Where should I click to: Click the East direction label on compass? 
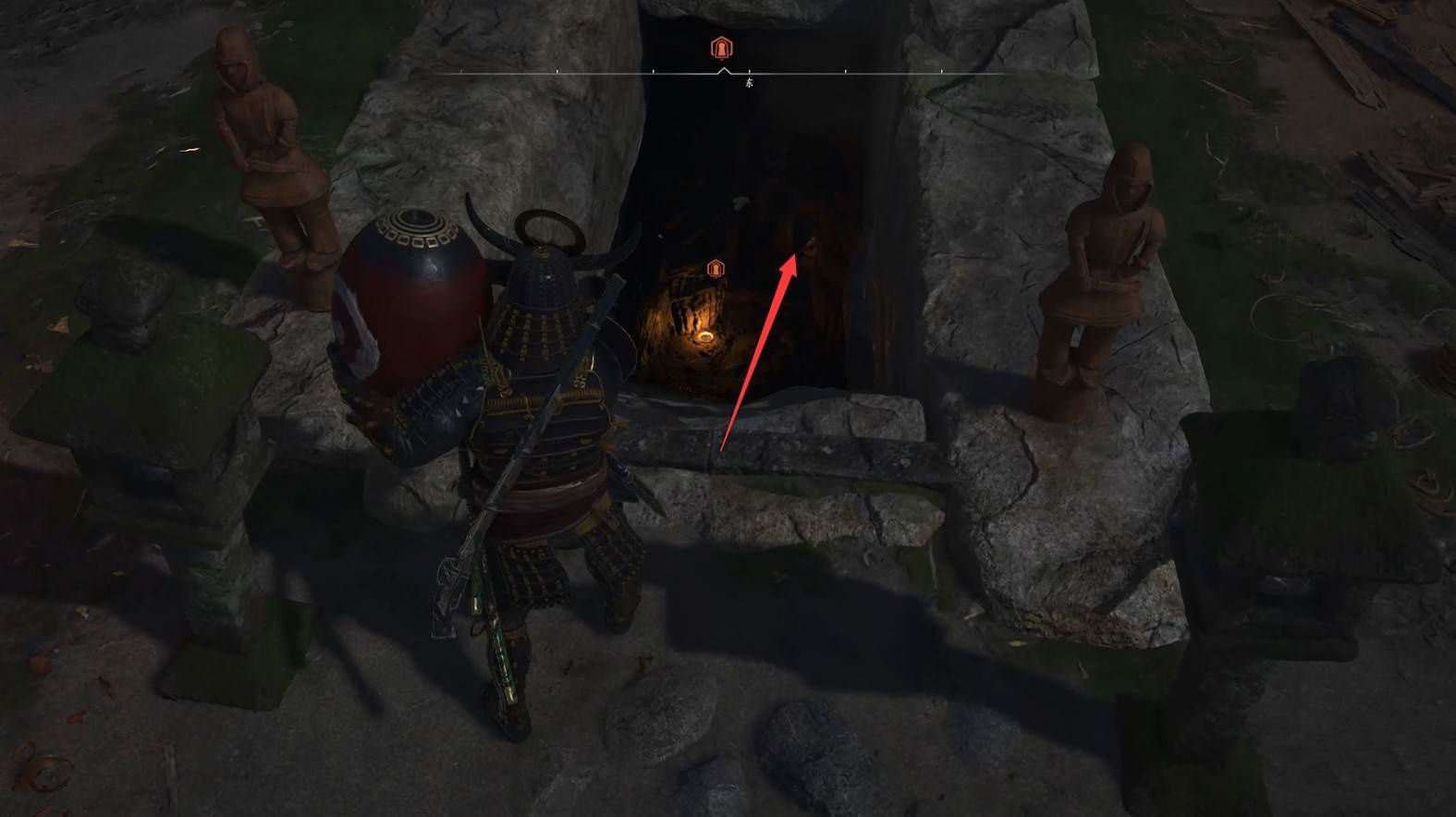click(749, 83)
